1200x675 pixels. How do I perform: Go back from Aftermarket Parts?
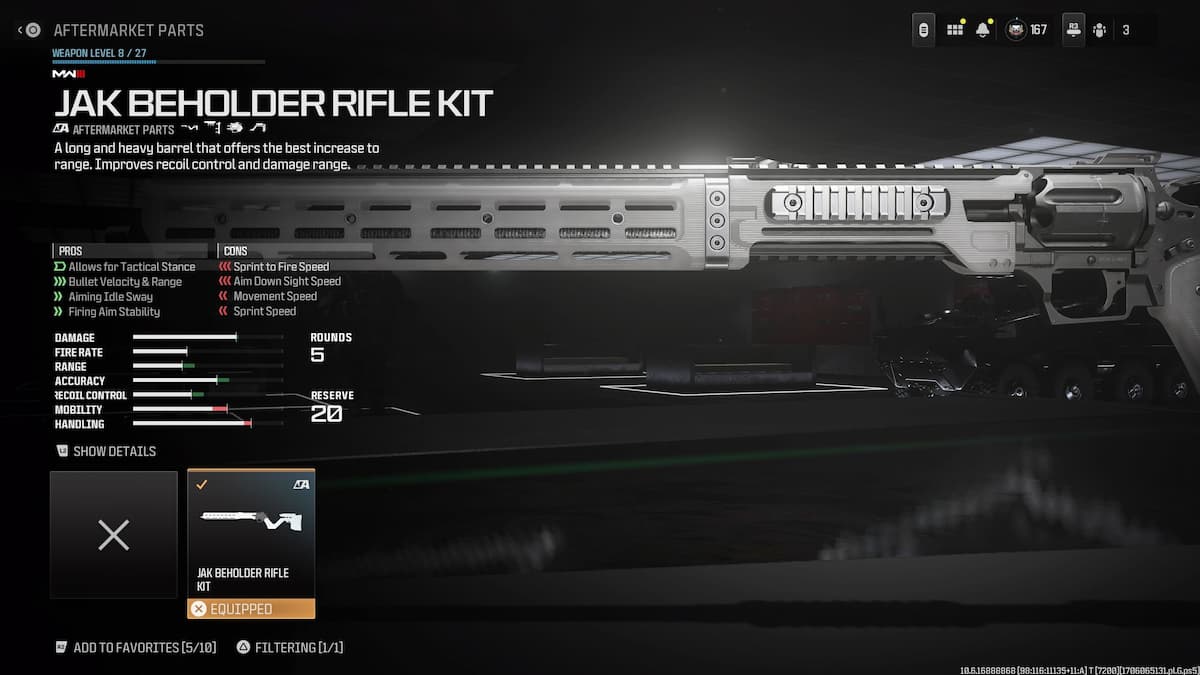(30, 30)
